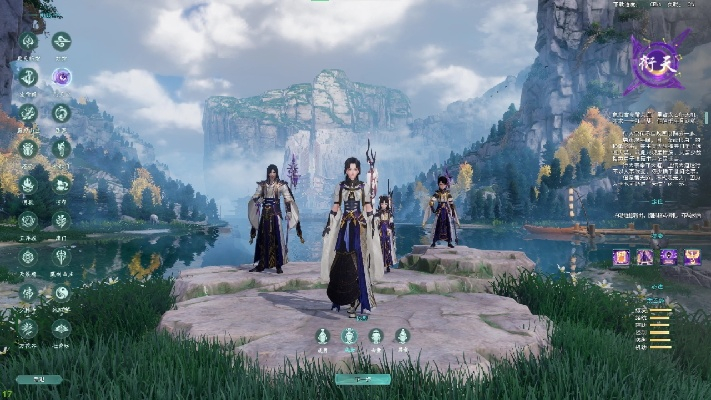Go back with the 返回 button

point(38,380)
